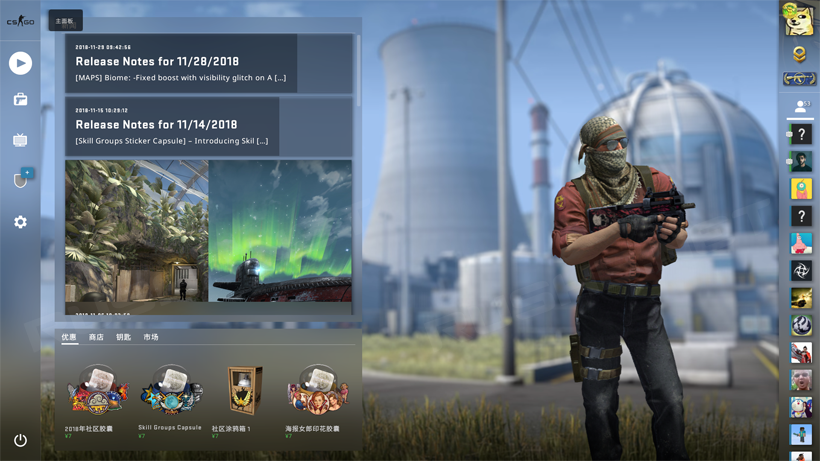Select the Skill Groups Capsule offer
The height and width of the screenshot is (461, 820).
(x=171, y=391)
